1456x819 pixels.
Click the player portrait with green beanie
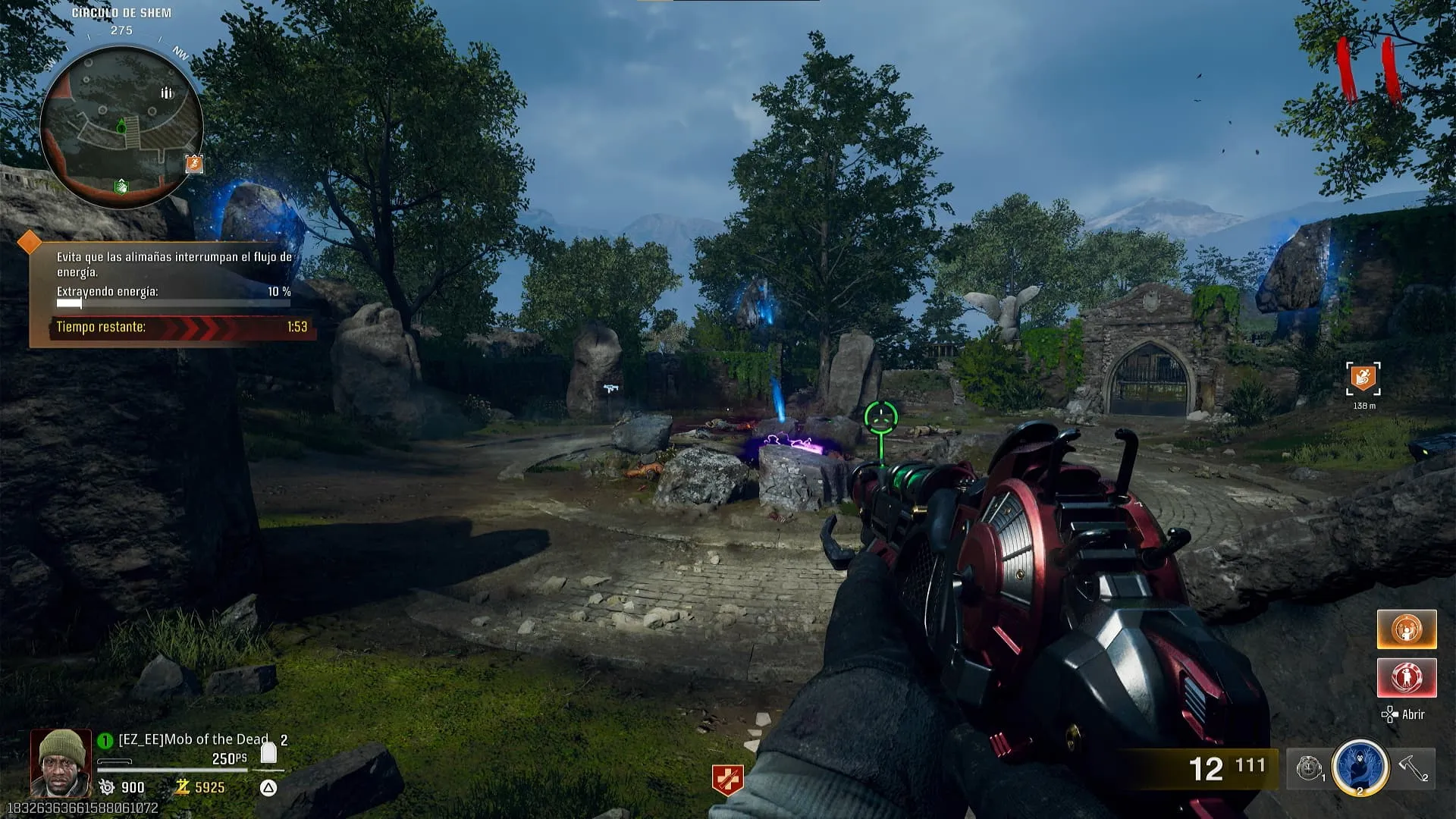tap(61, 762)
